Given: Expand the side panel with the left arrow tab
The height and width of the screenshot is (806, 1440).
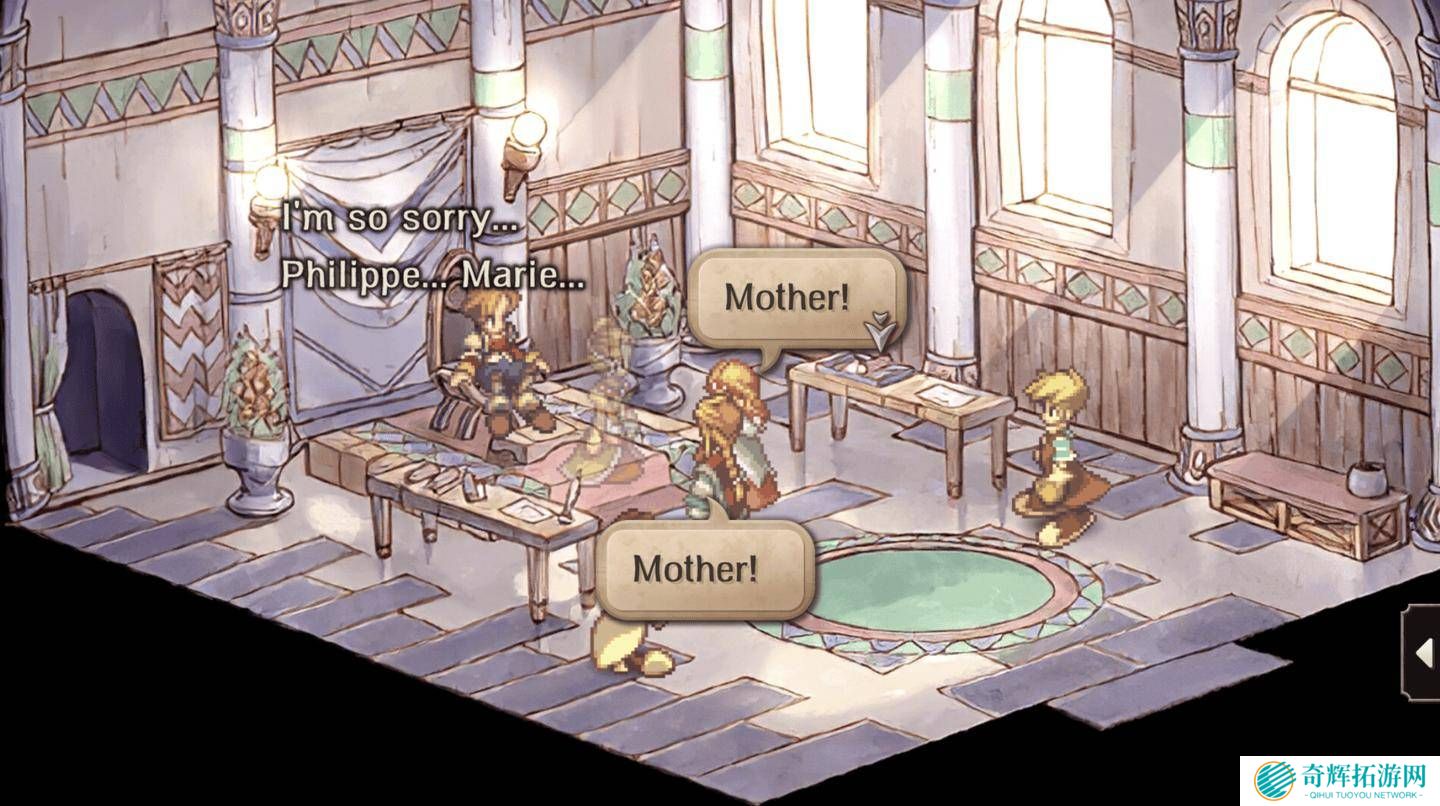Looking at the screenshot, I should pyautogui.click(x=1423, y=652).
